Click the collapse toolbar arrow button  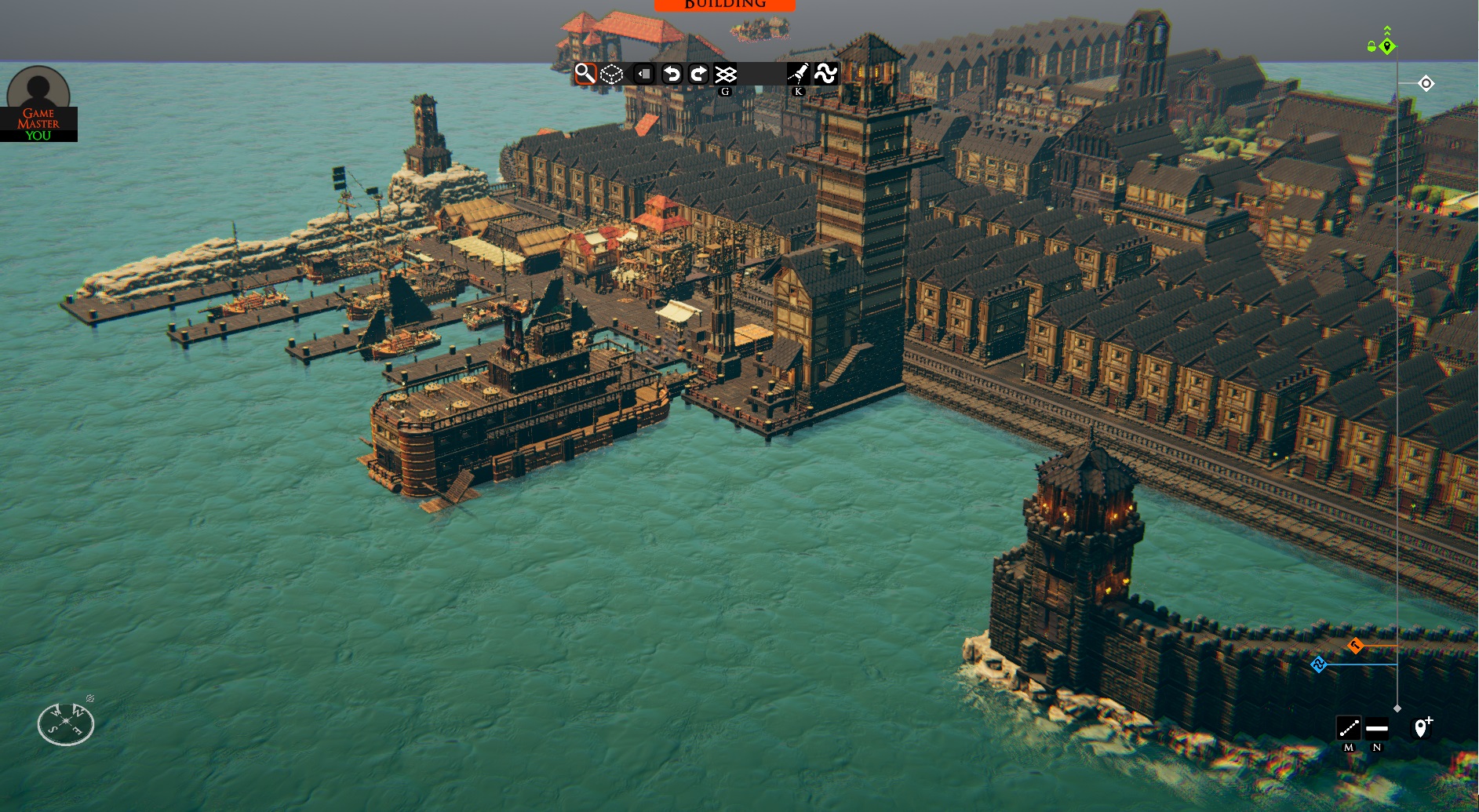[643, 74]
